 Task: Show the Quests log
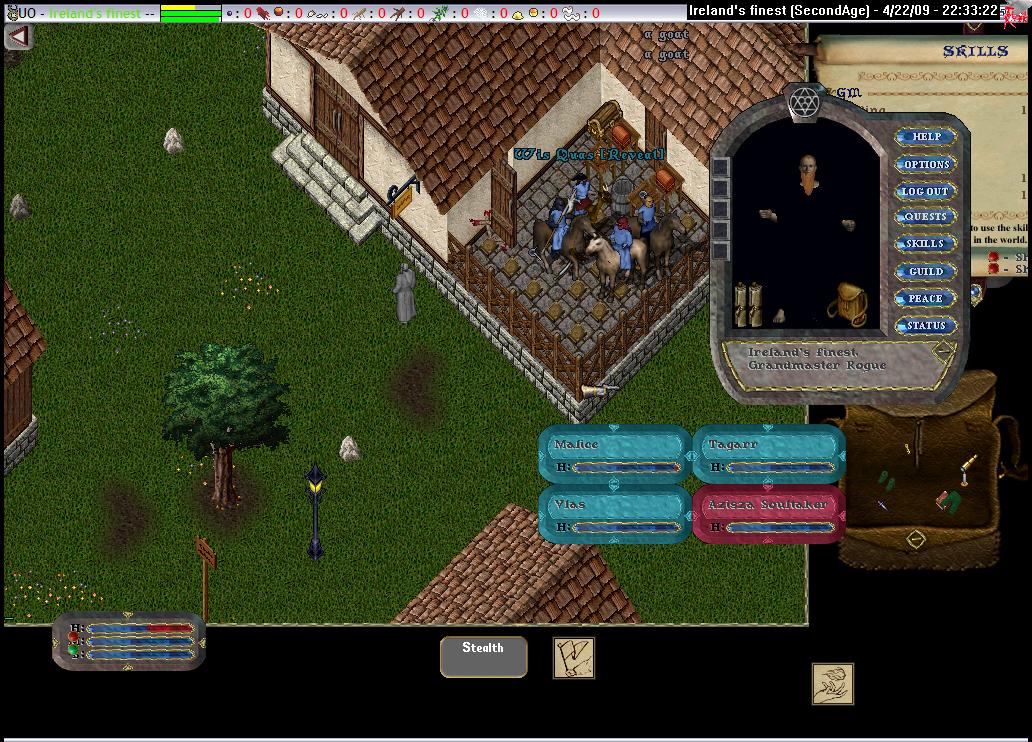[x=925, y=217]
